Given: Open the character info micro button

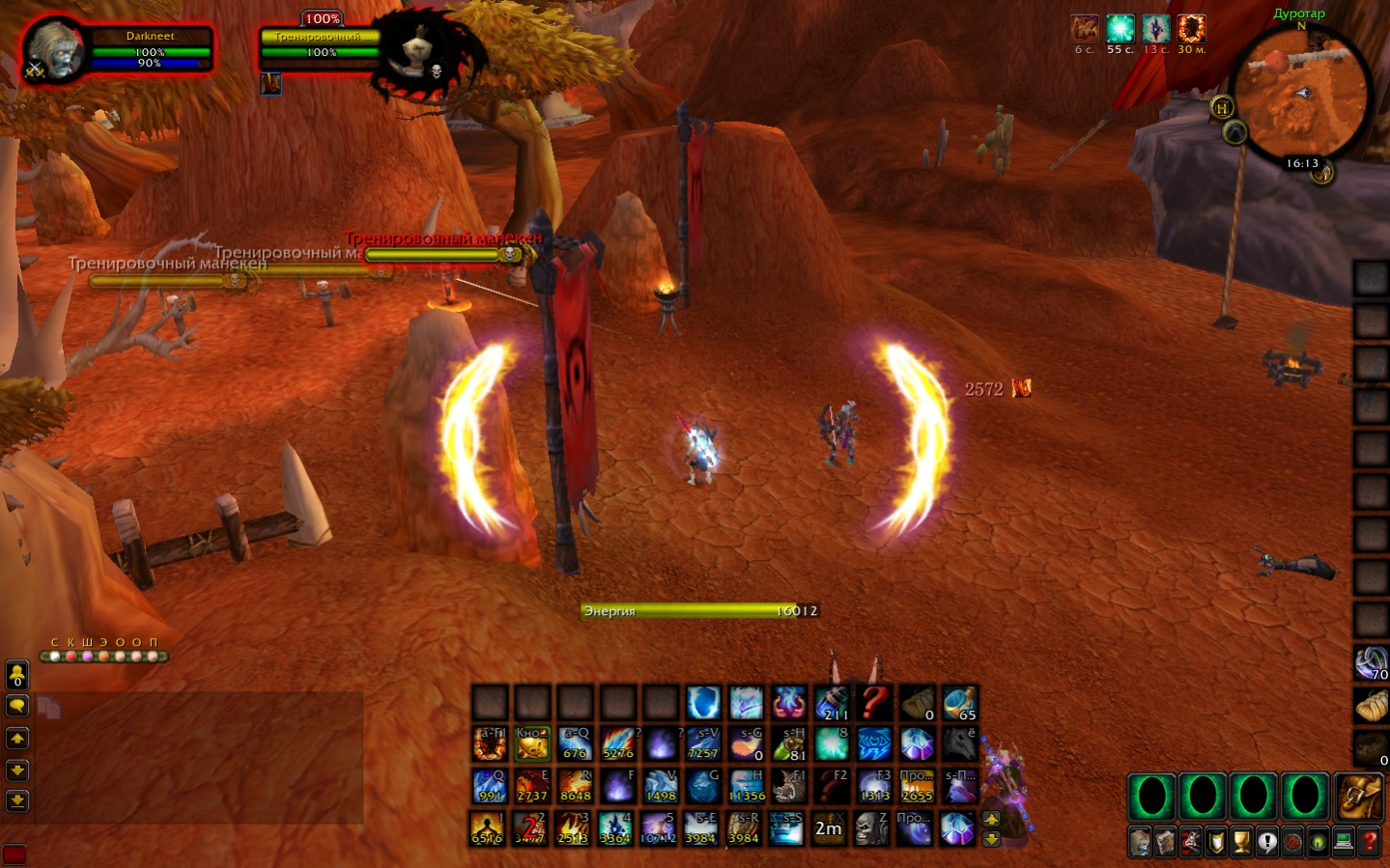Looking at the screenshot, I should click(x=1140, y=843).
